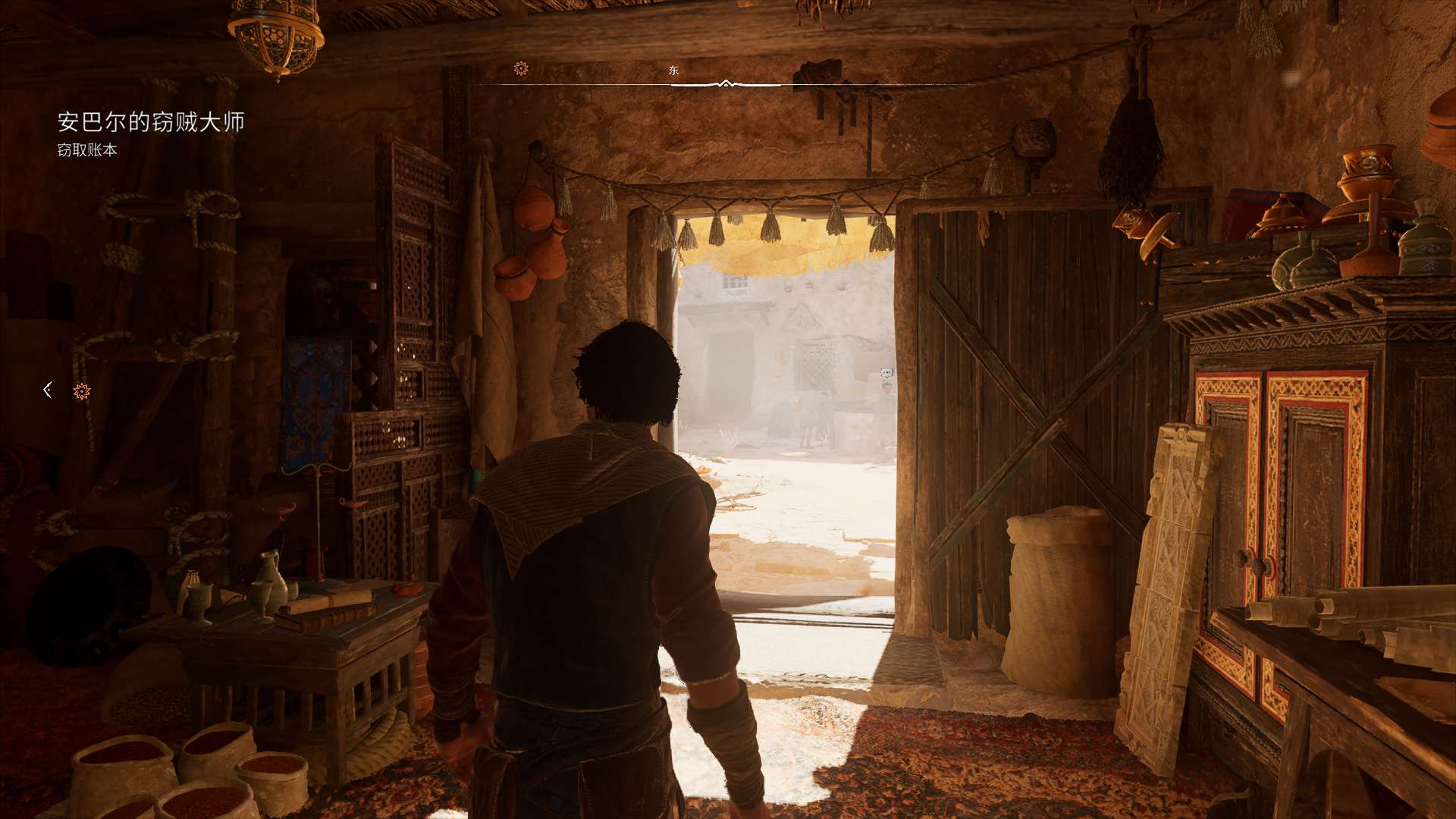Select the 安巴尔的窃贼大师 quest tracker title

click(151, 122)
